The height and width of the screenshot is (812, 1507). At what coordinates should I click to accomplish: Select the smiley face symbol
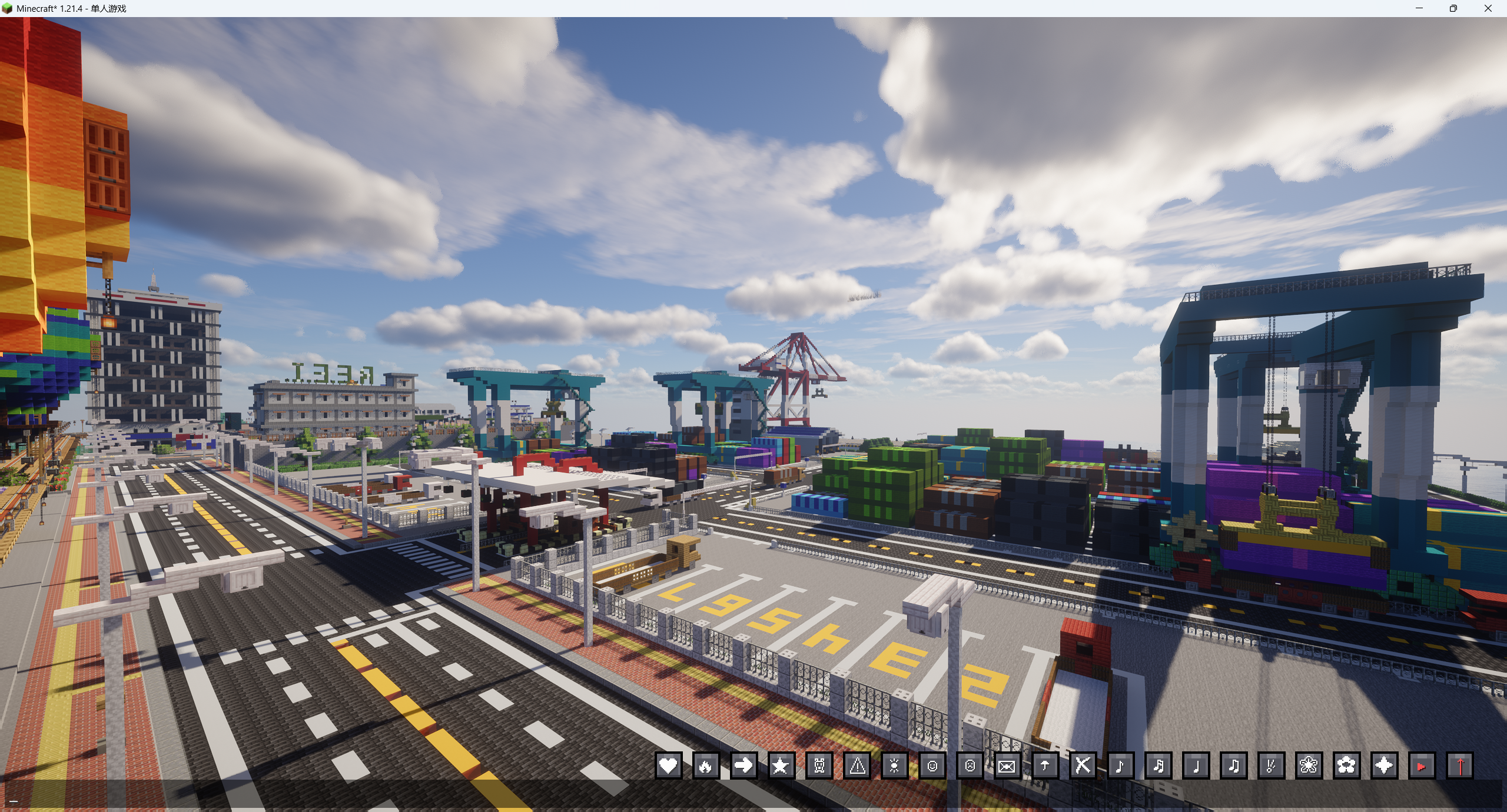pyautogui.click(x=932, y=766)
